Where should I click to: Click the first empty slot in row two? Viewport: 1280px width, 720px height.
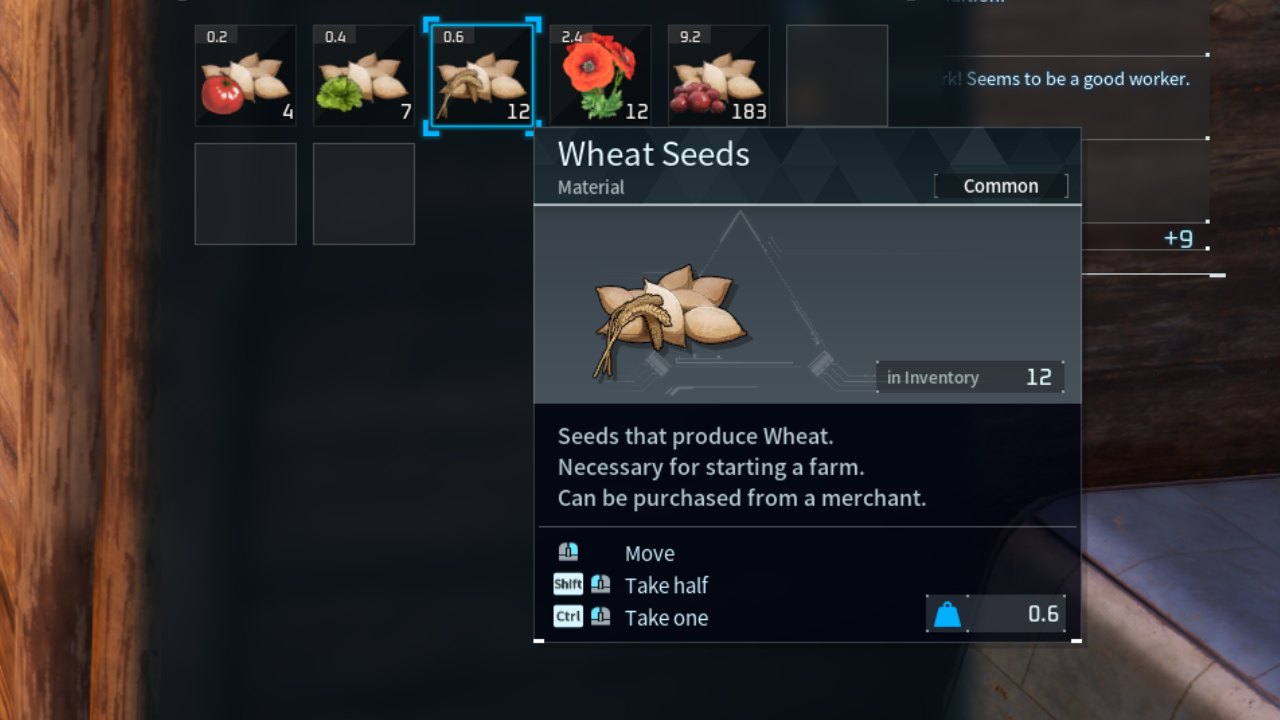(x=245, y=193)
